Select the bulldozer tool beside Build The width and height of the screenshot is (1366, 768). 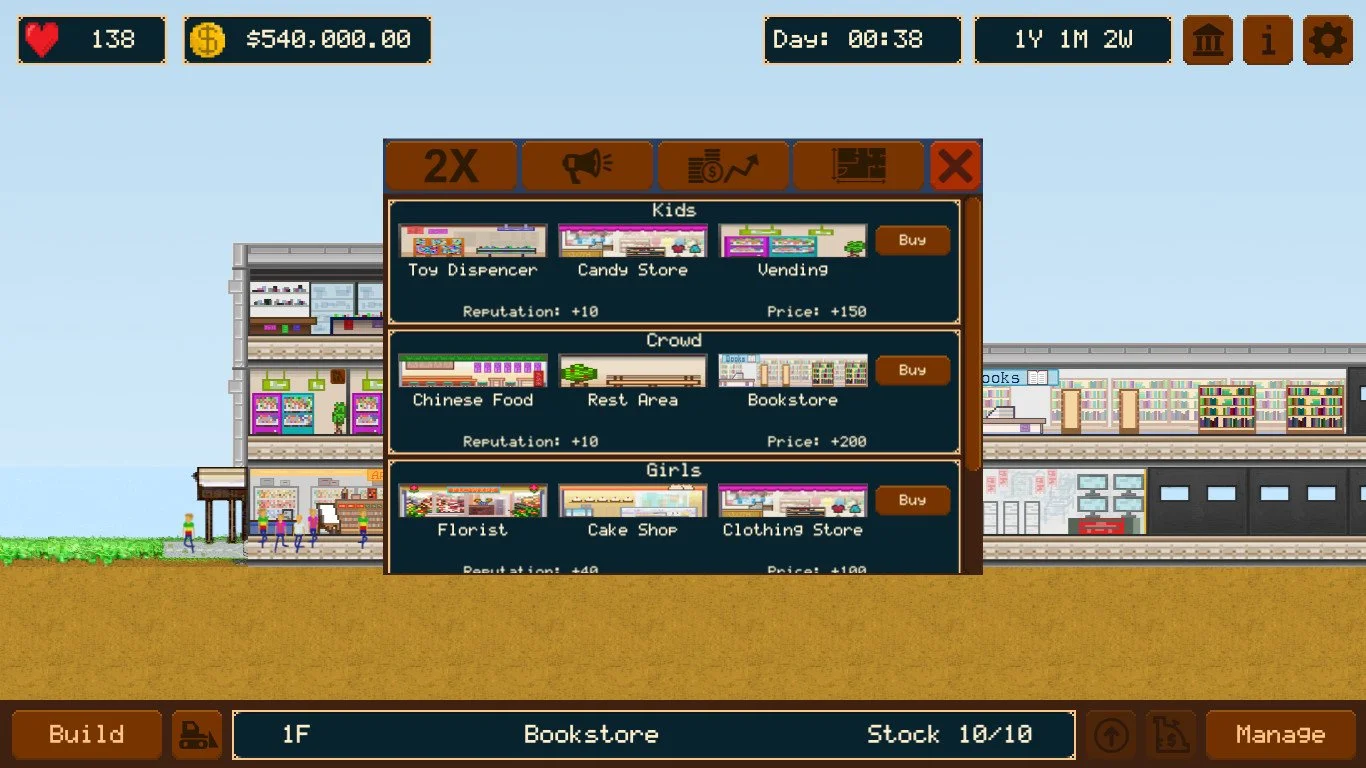197,734
